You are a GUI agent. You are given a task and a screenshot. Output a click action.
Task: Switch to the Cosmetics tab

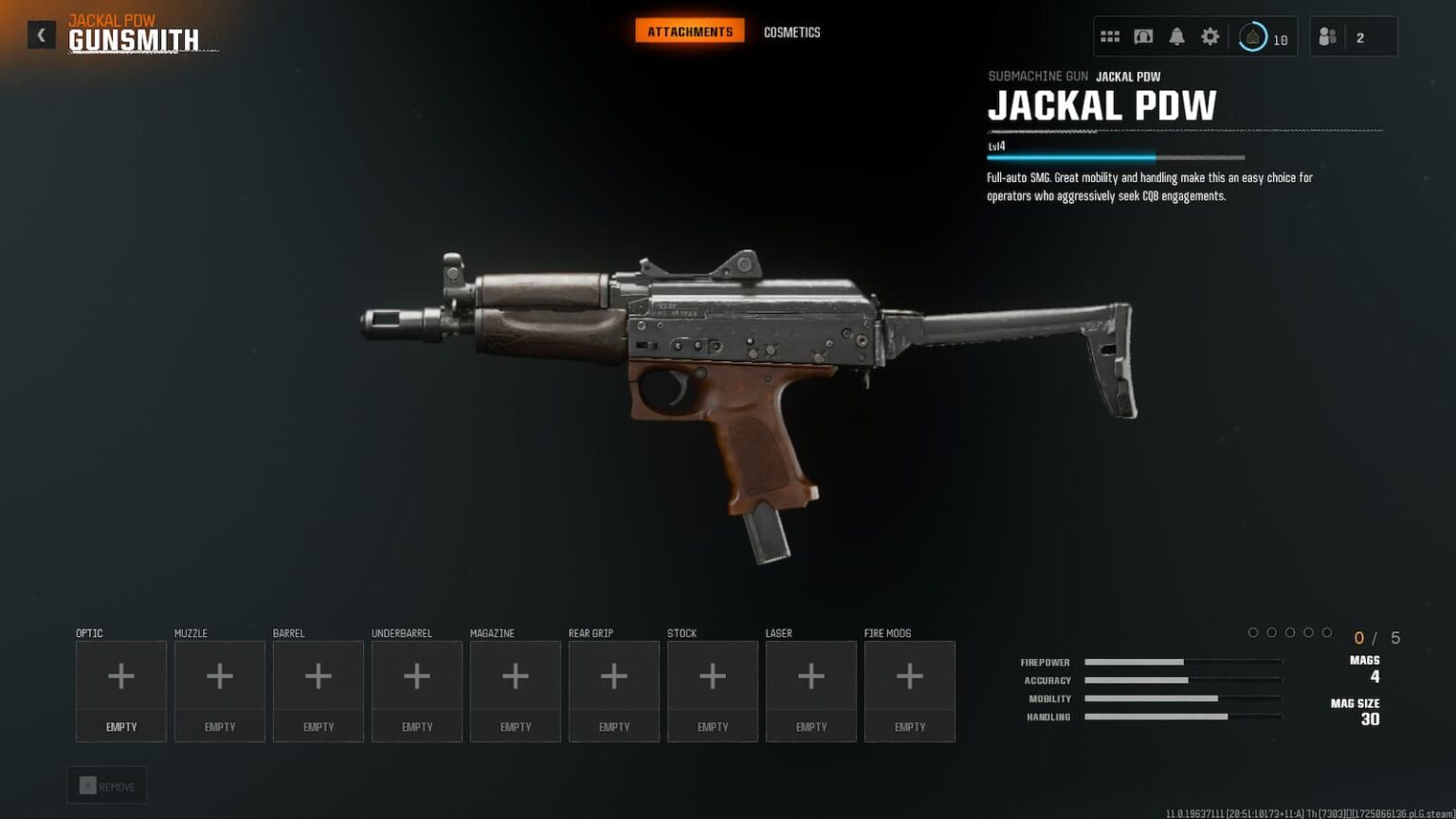pyautogui.click(x=792, y=32)
